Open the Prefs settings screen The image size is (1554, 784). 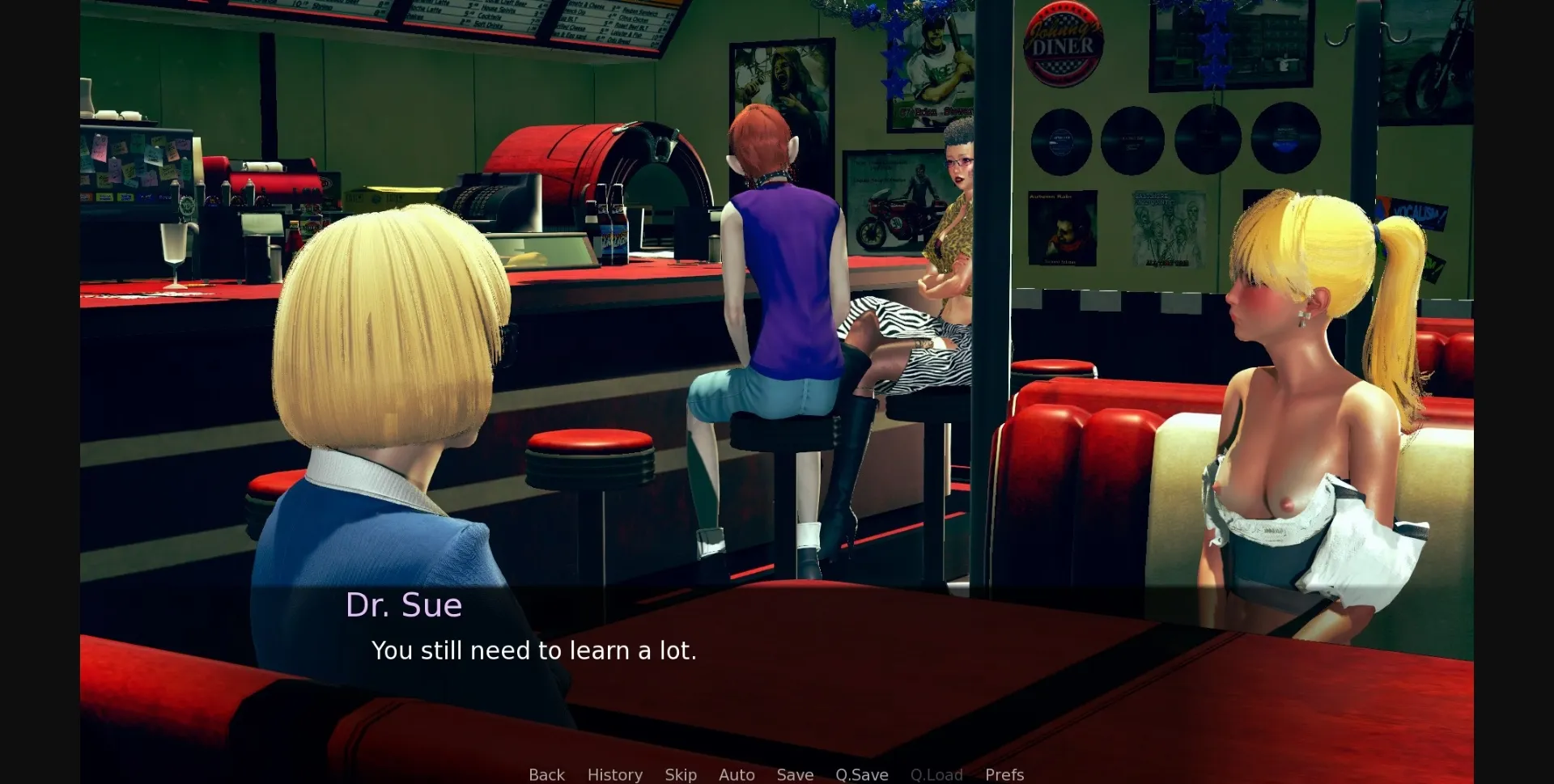(x=1004, y=774)
